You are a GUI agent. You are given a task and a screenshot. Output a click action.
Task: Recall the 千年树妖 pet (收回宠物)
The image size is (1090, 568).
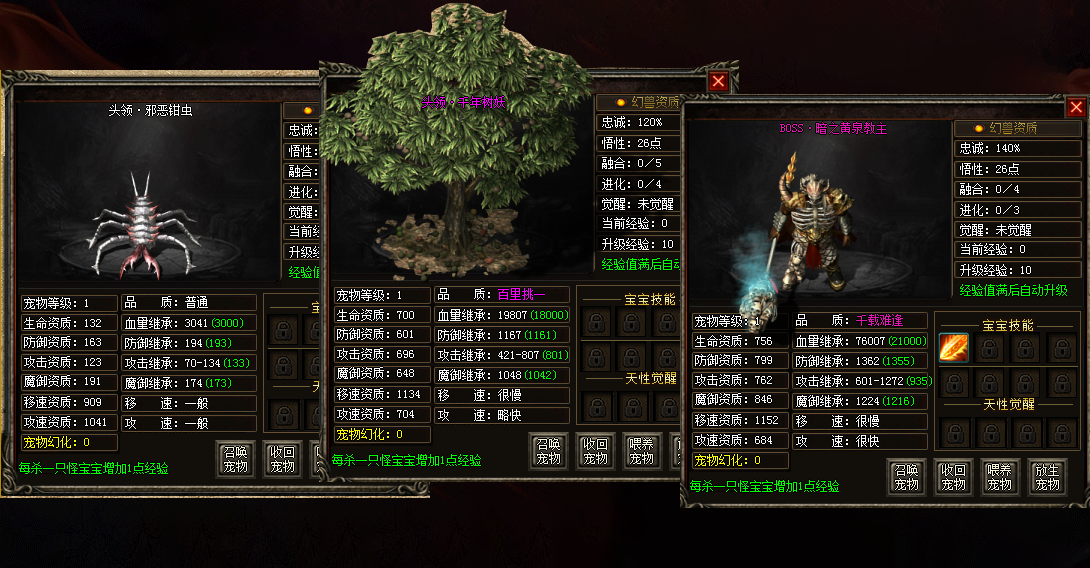[x=596, y=452]
